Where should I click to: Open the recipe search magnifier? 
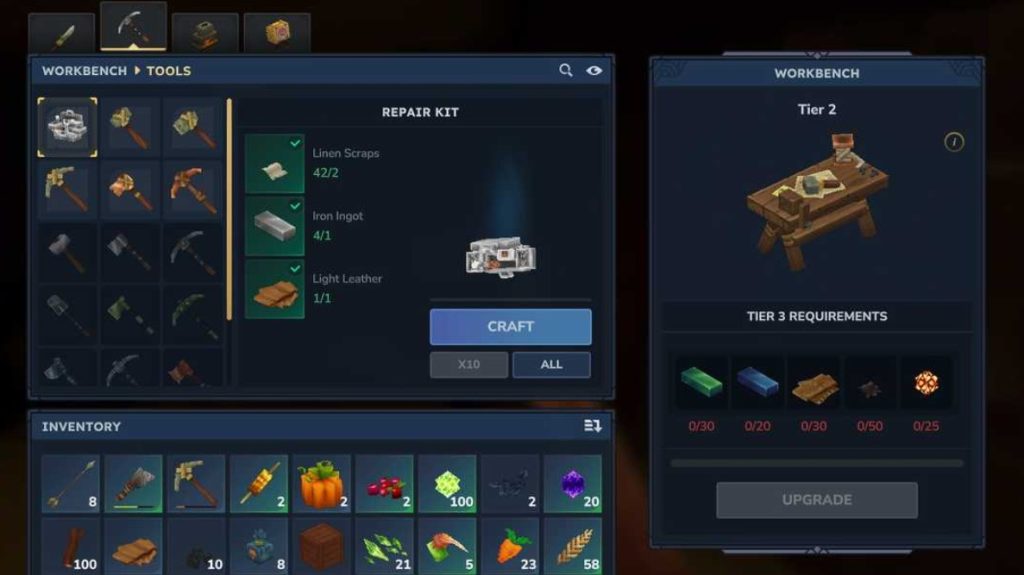point(566,71)
